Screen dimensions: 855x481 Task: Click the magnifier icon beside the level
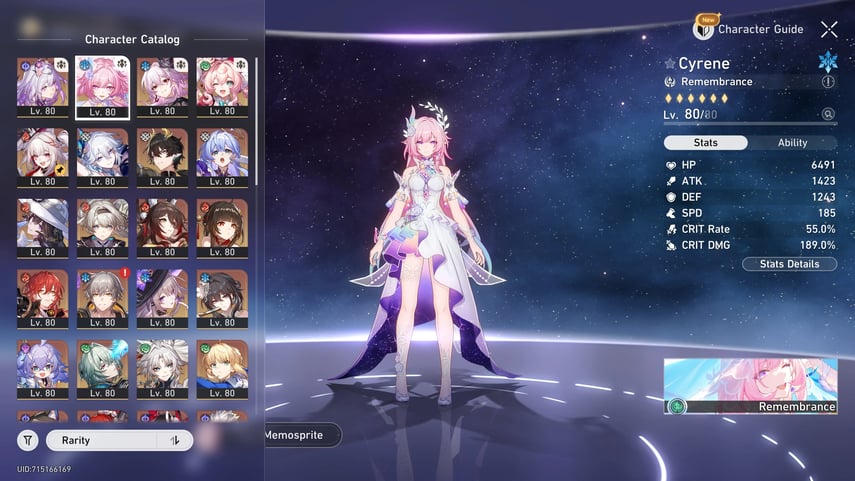pyautogui.click(x=828, y=115)
